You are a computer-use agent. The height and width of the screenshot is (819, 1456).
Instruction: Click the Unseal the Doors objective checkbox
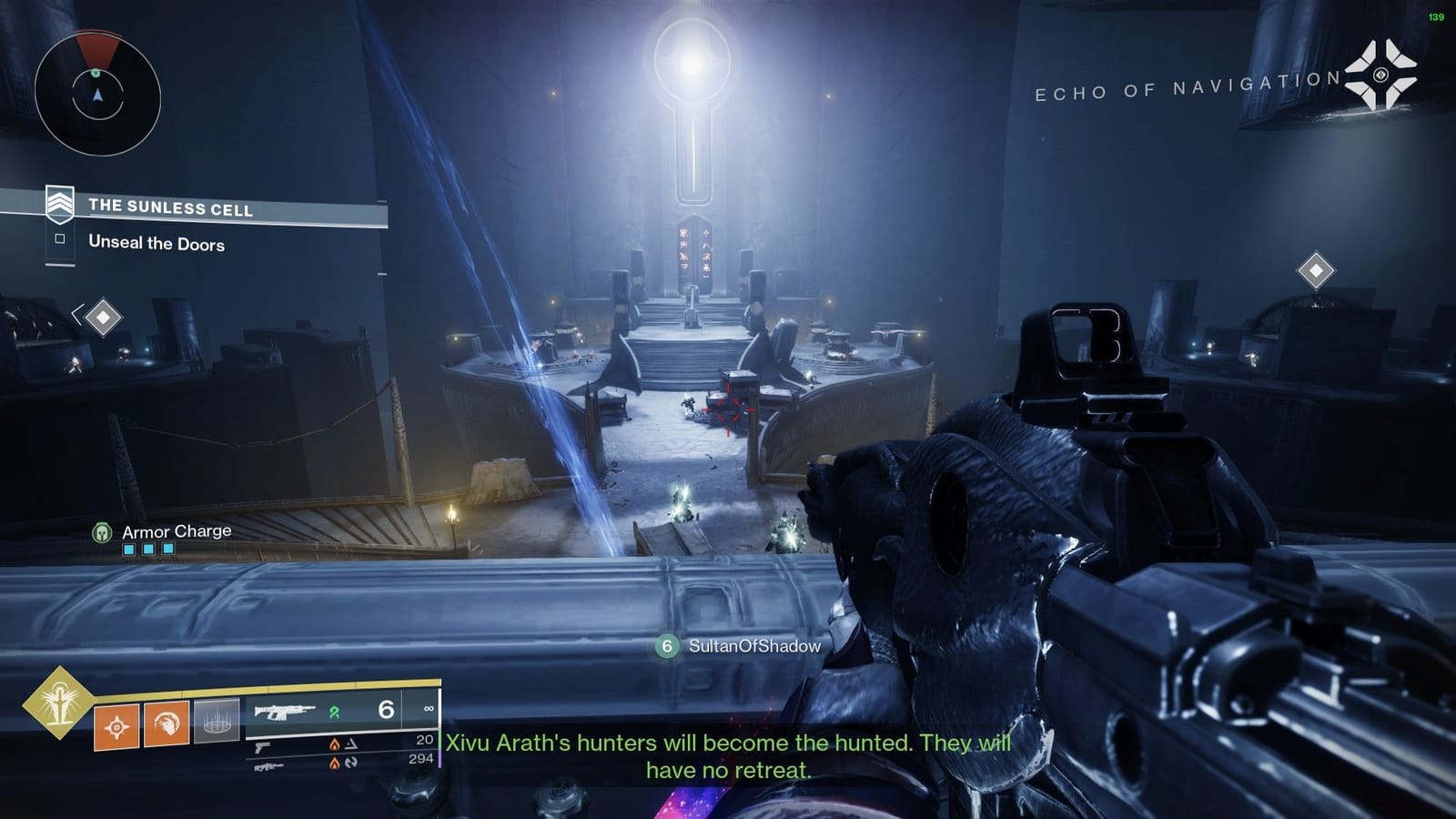pos(60,238)
